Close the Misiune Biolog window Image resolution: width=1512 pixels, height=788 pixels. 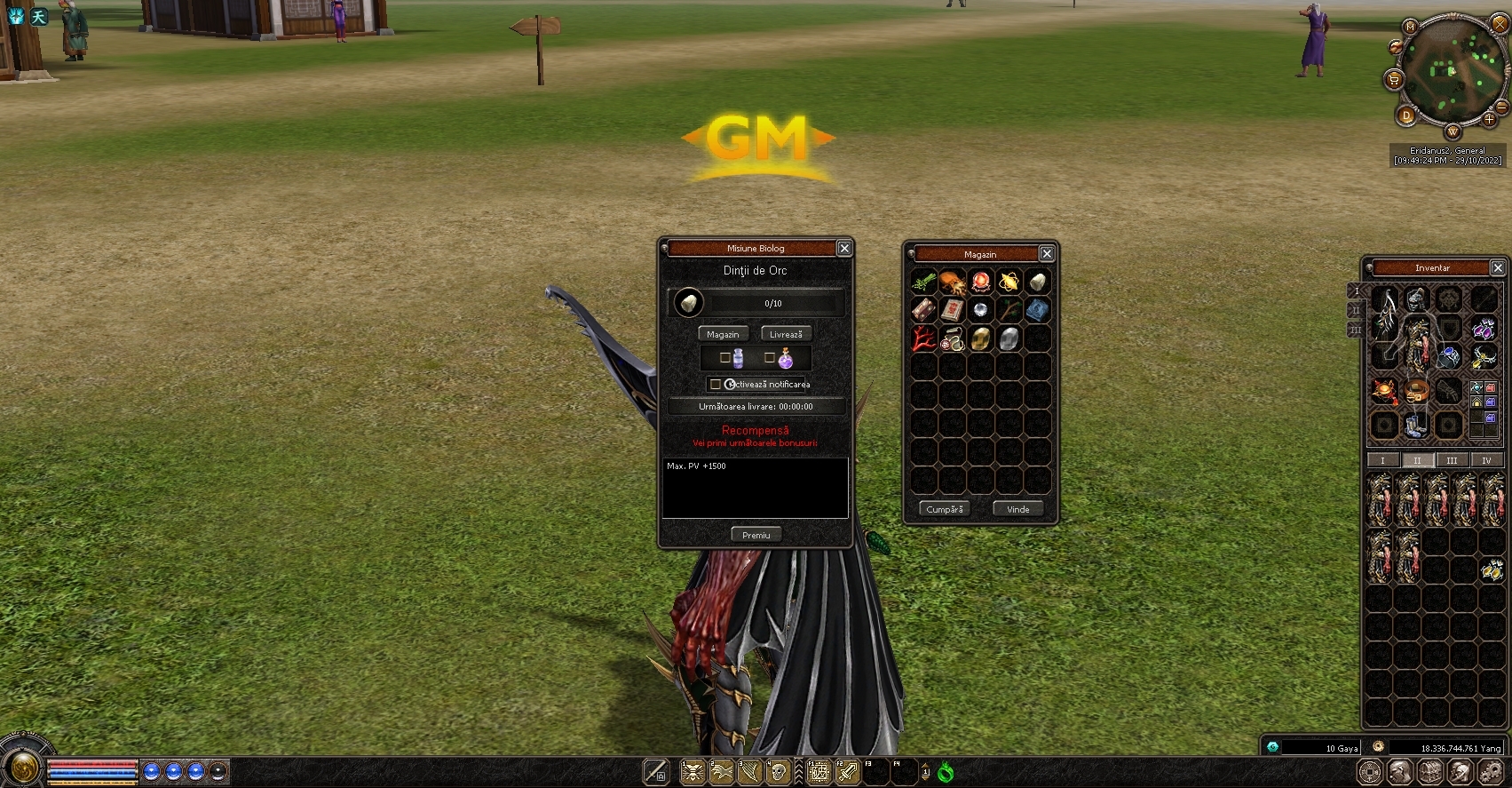(844, 249)
